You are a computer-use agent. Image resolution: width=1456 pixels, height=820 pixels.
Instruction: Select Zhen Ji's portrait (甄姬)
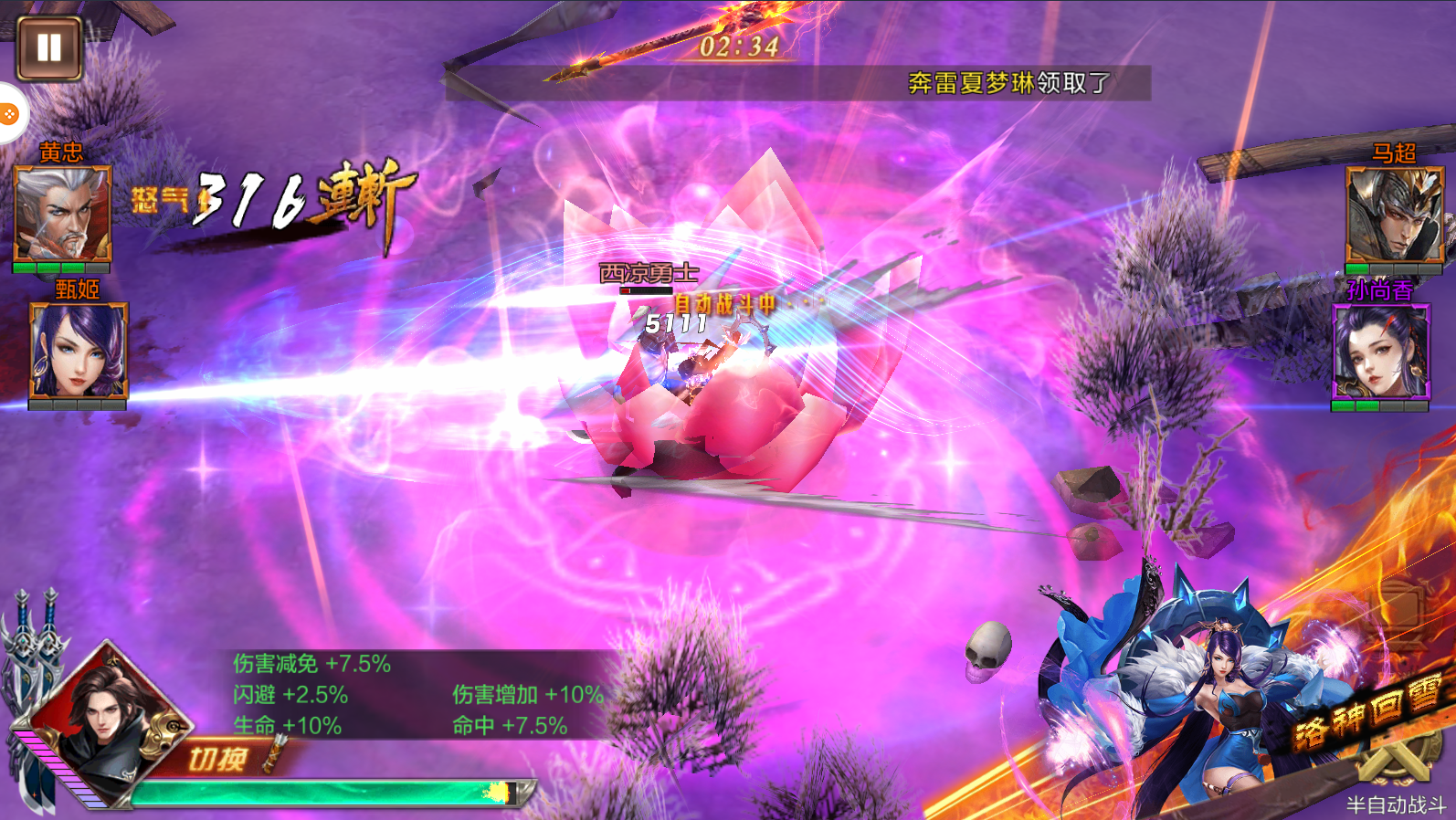(x=79, y=352)
